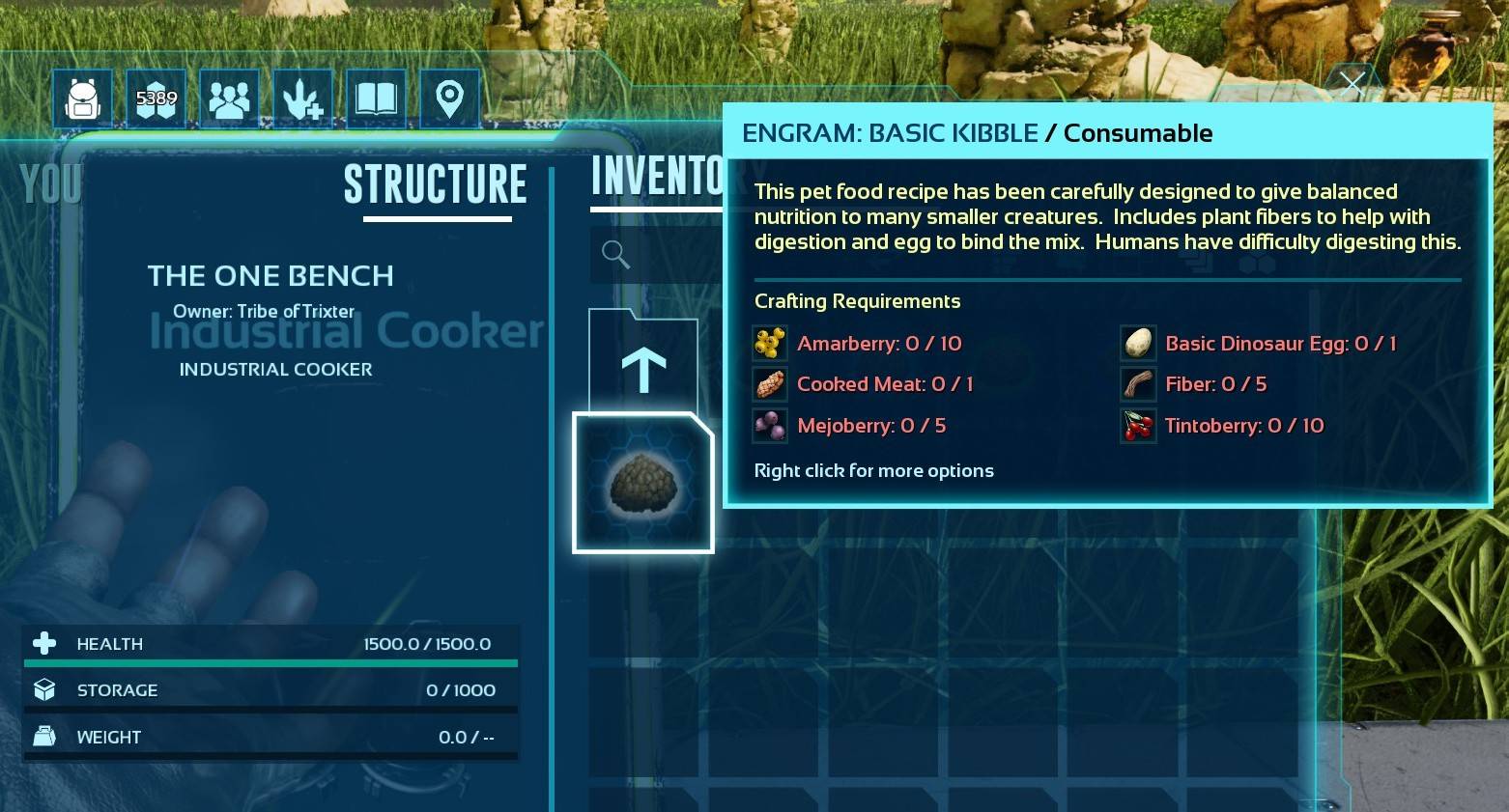Viewport: 1509px width, 812px height.
Task: Select the Basic Kibble engram slot
Action: click(x=643, y=483)
